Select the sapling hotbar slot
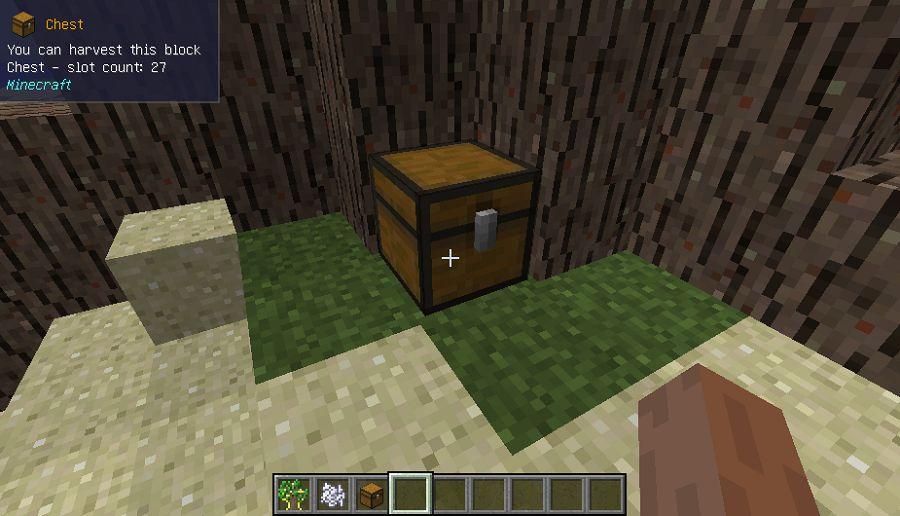The image size is (900, 516). [x=293, y=493]
